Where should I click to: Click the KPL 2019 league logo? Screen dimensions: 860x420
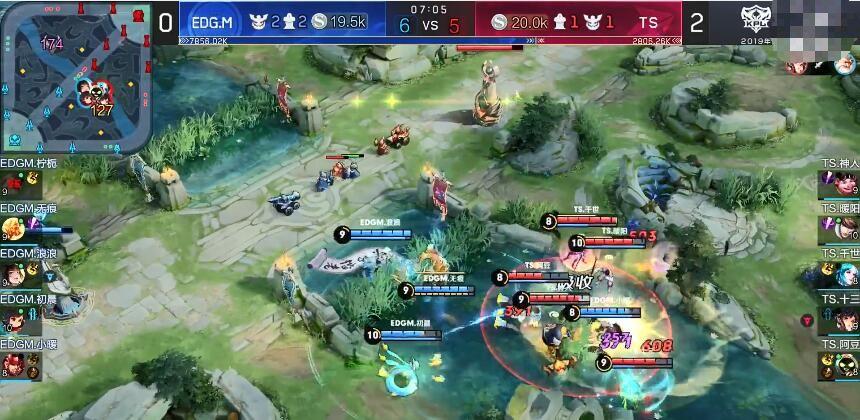click(757, 22)
